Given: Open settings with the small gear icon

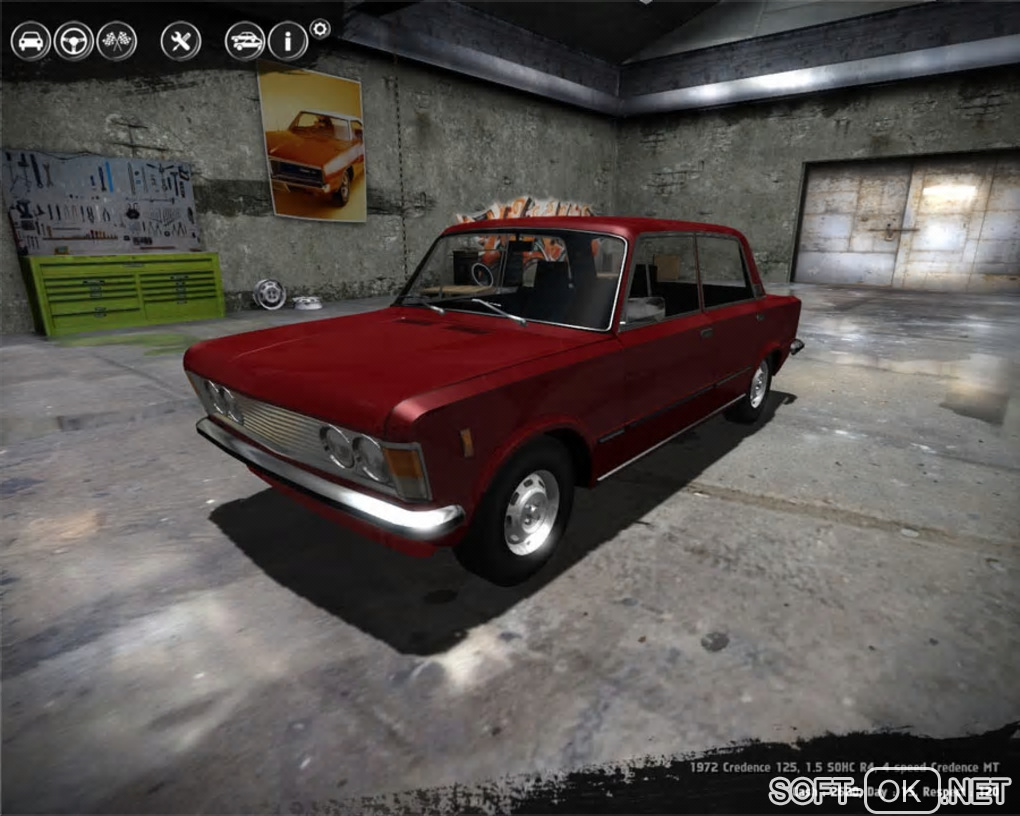Looking at the screenshot, I should click(x=320, y=29).
